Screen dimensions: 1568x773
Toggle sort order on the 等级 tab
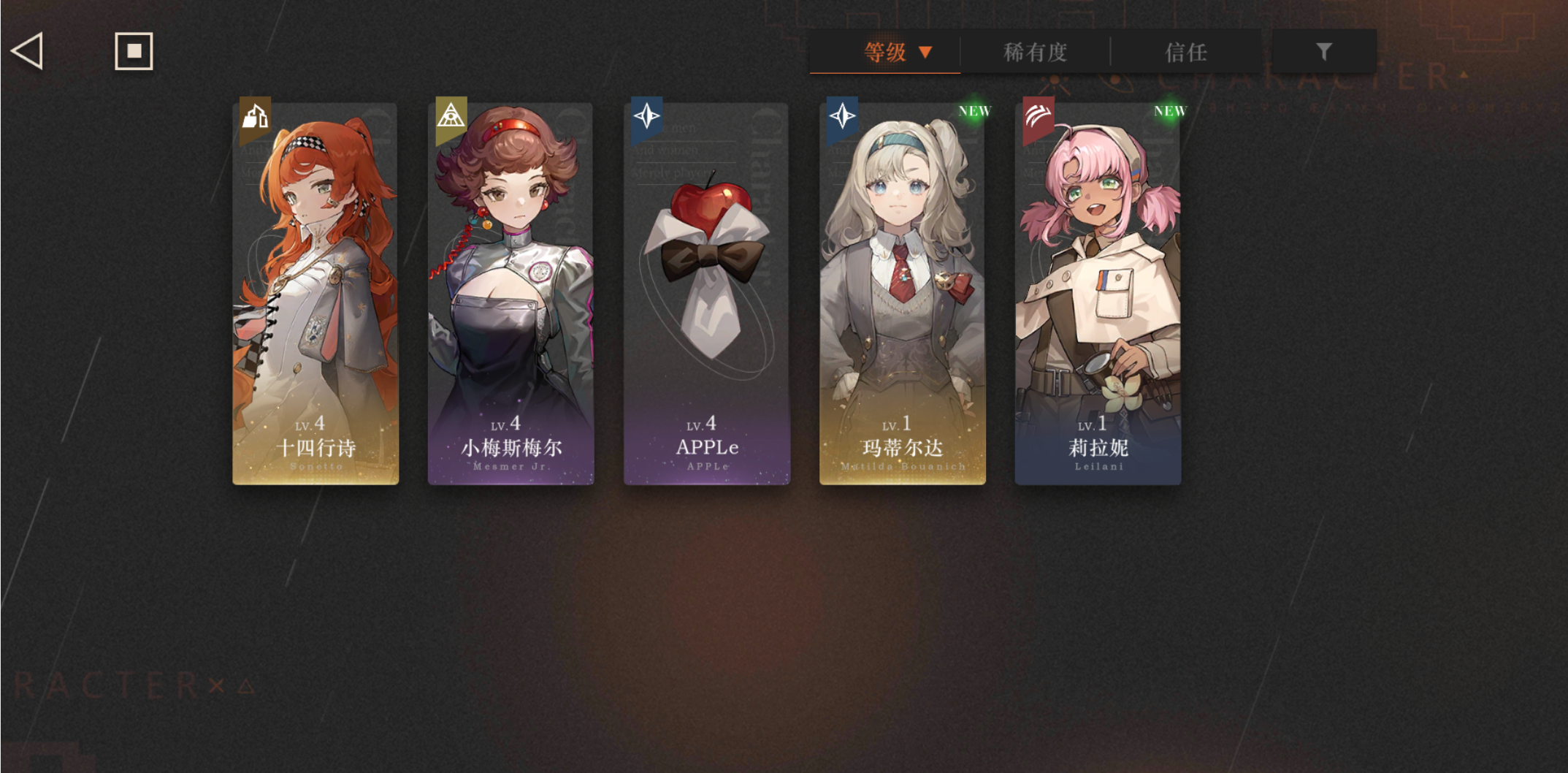click(x=884, y=52)
